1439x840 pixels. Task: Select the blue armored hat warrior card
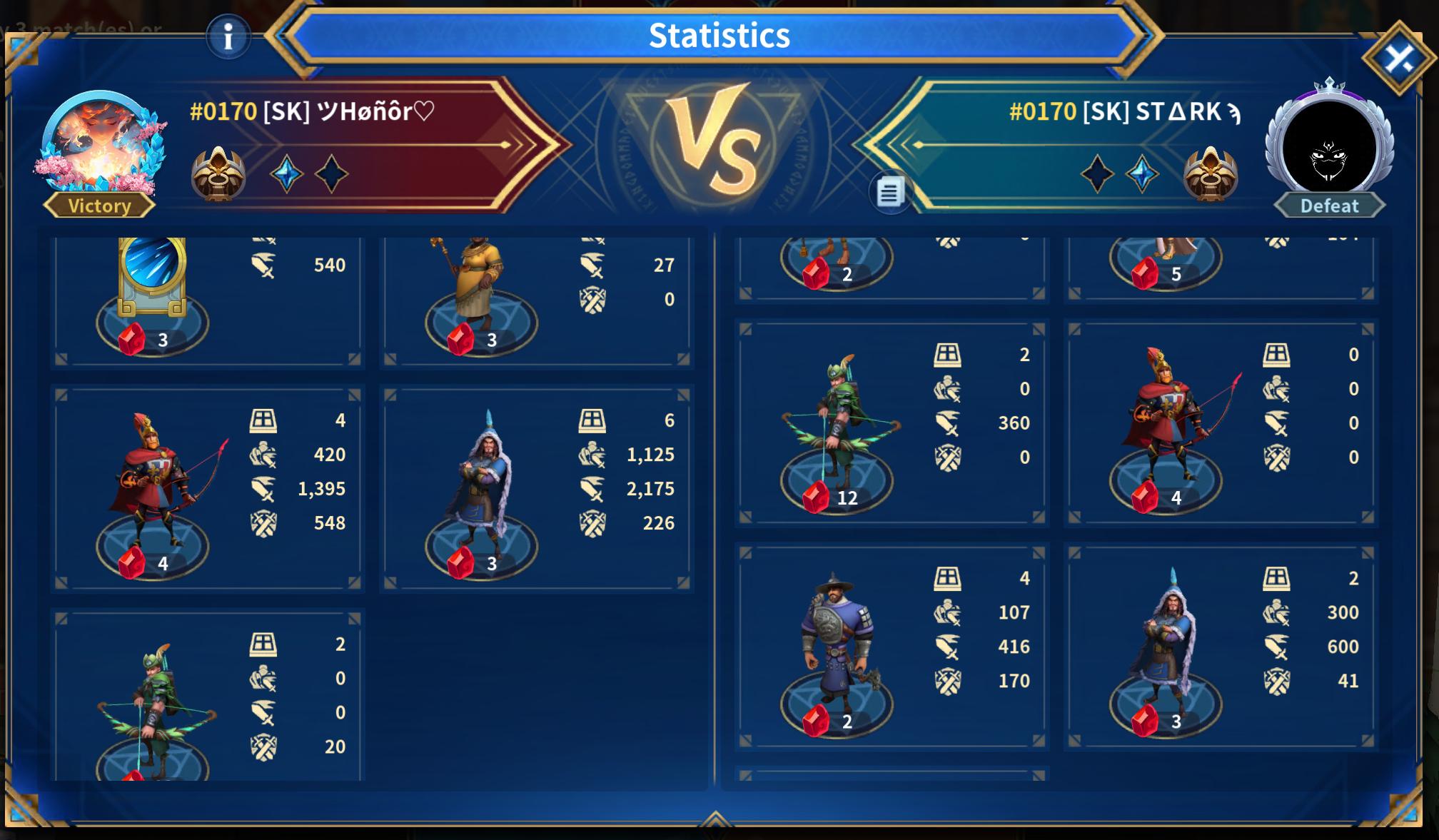click(892, 647)
